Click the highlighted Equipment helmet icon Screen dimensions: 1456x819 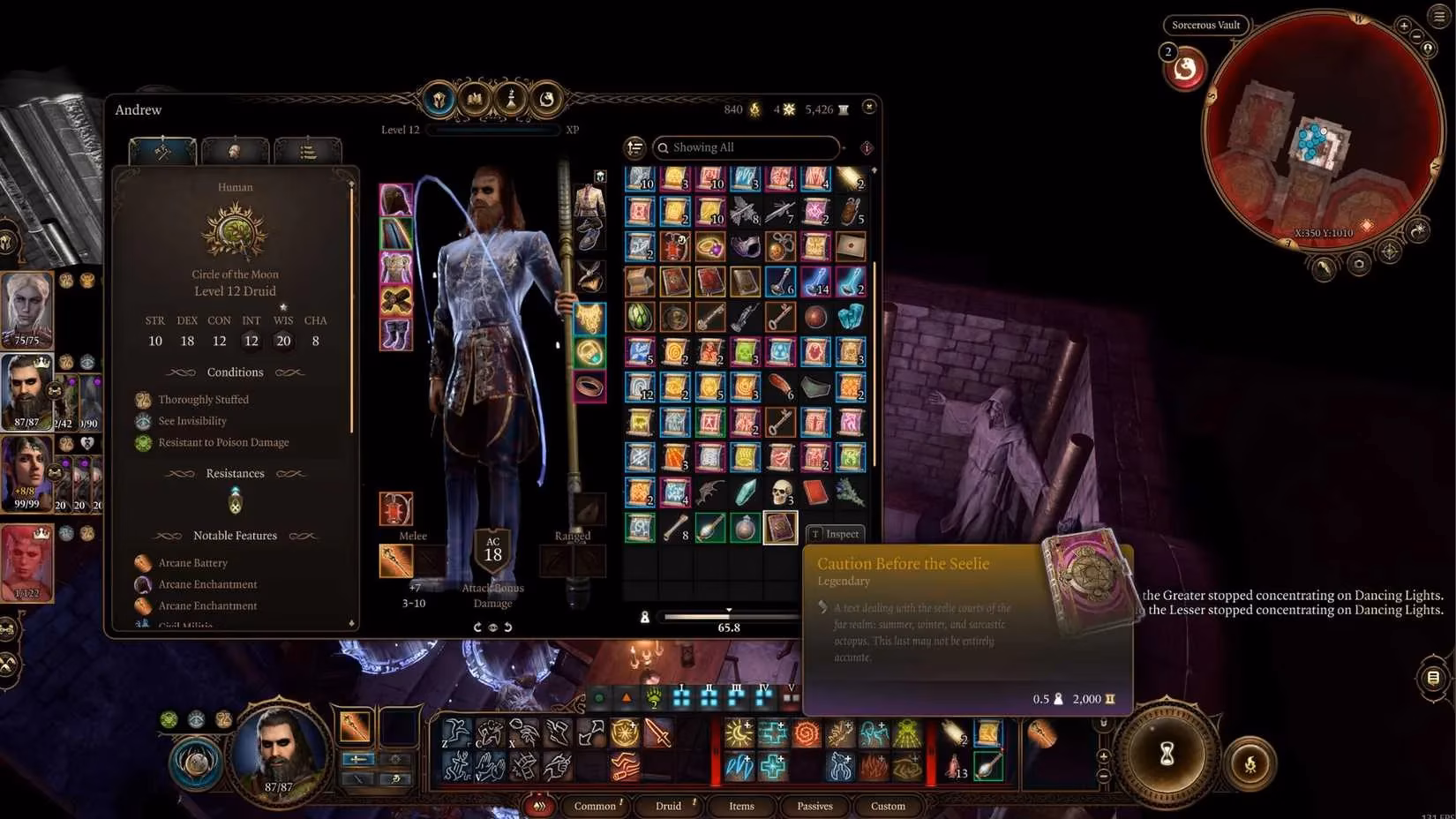point(439,100)
